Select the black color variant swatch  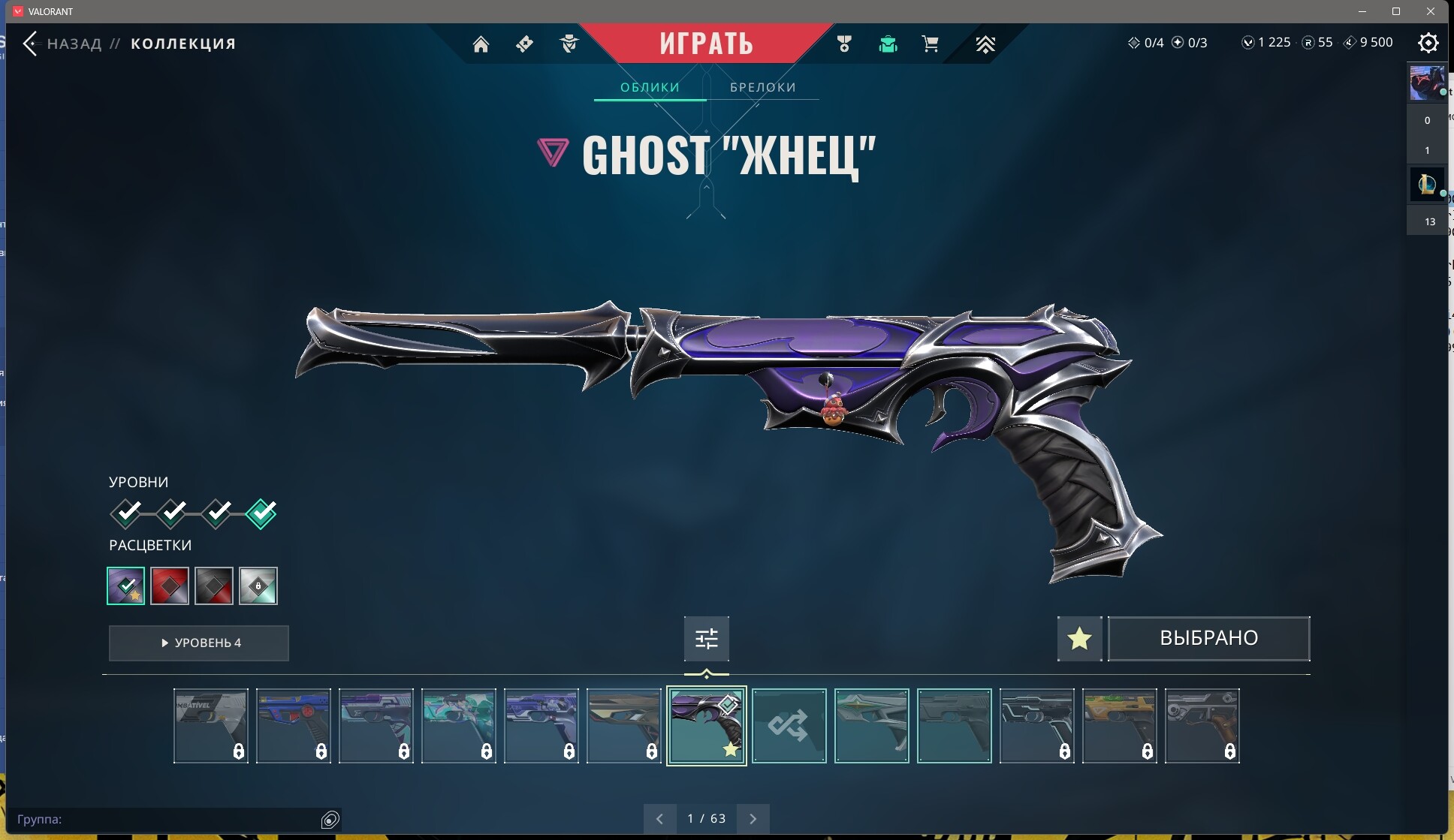(215, 586)
